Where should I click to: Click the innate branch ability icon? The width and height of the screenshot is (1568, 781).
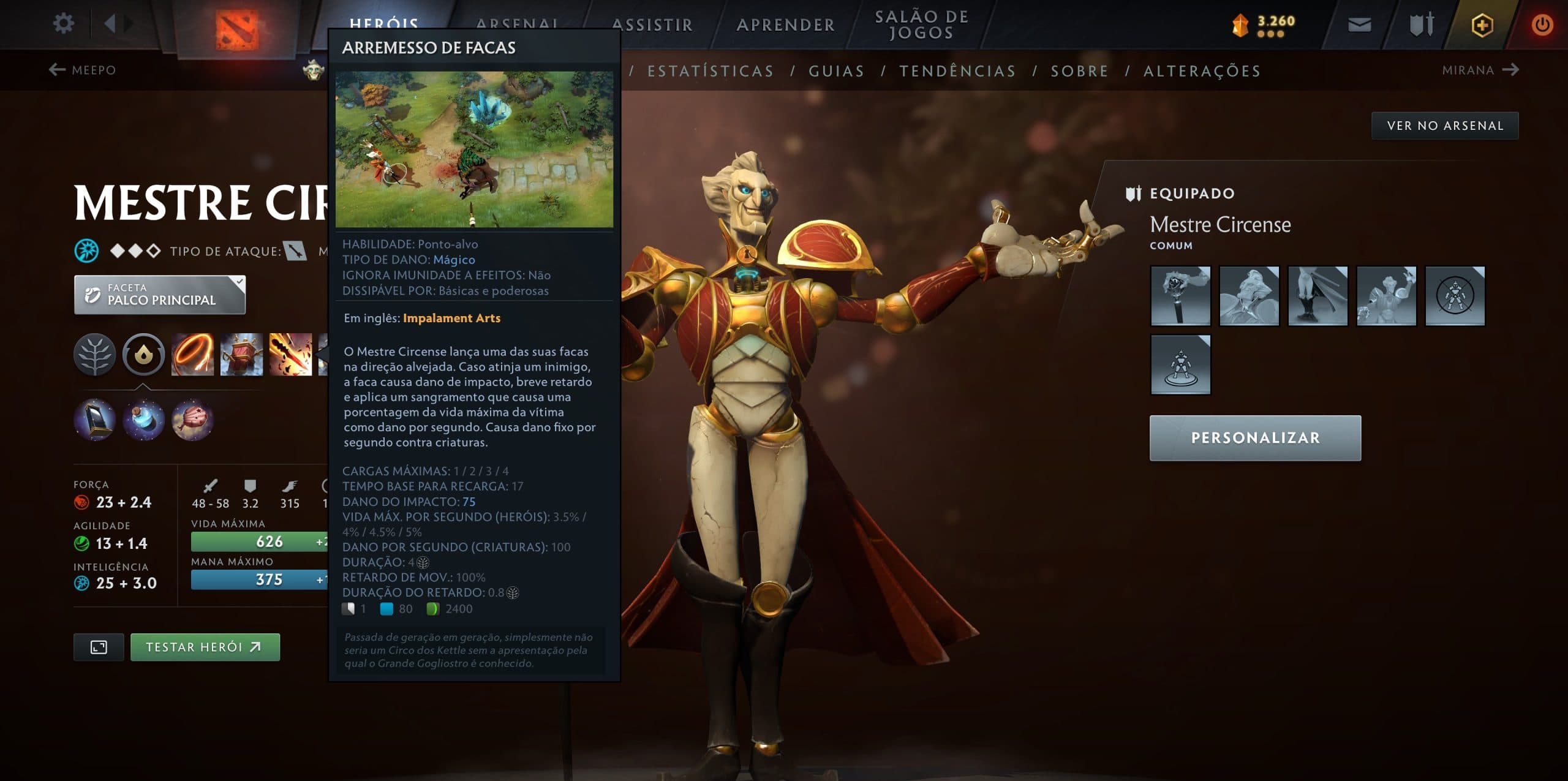coord(95,357)
